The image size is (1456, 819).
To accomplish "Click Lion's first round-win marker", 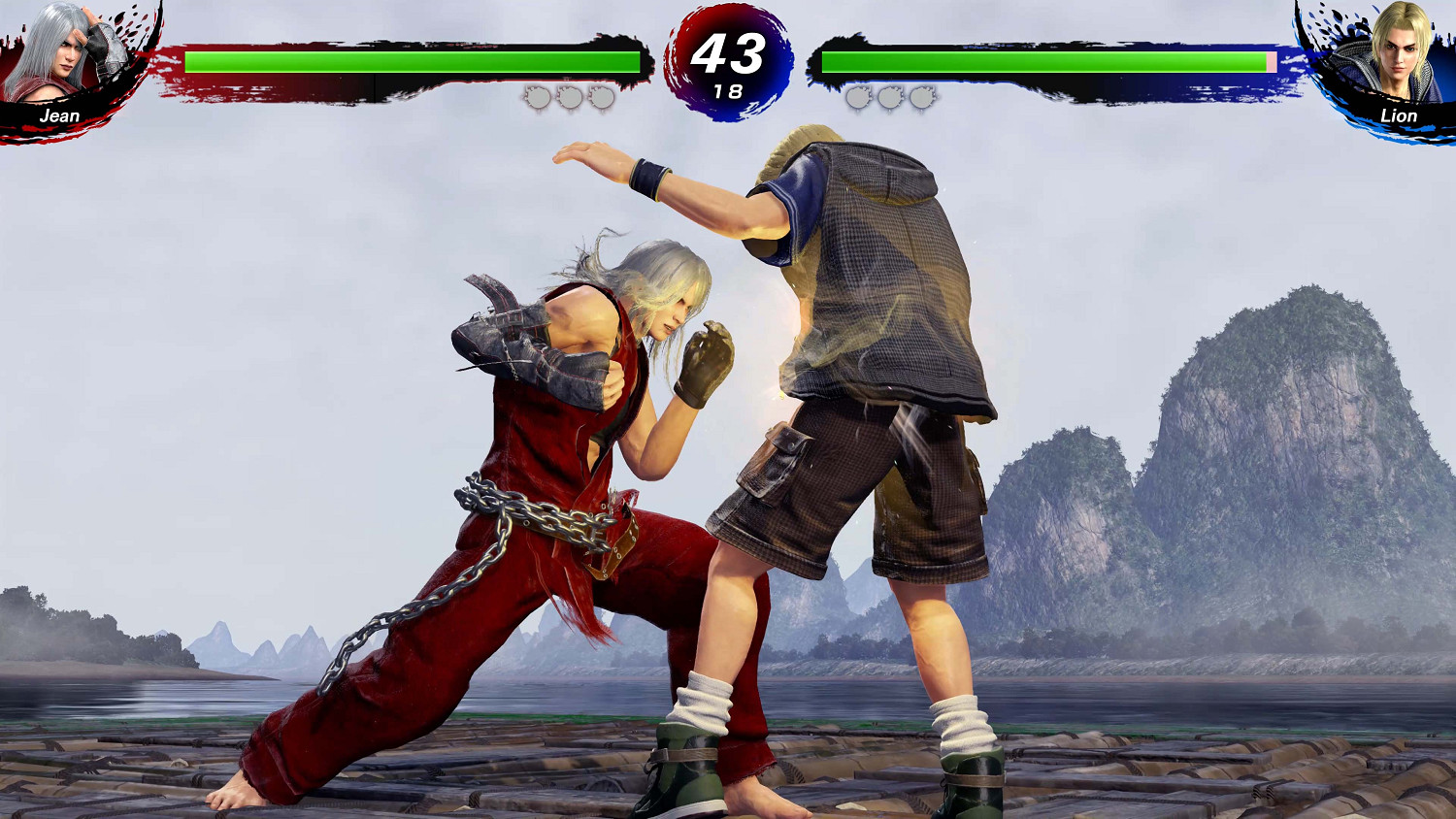I will (x=858, y=98).
